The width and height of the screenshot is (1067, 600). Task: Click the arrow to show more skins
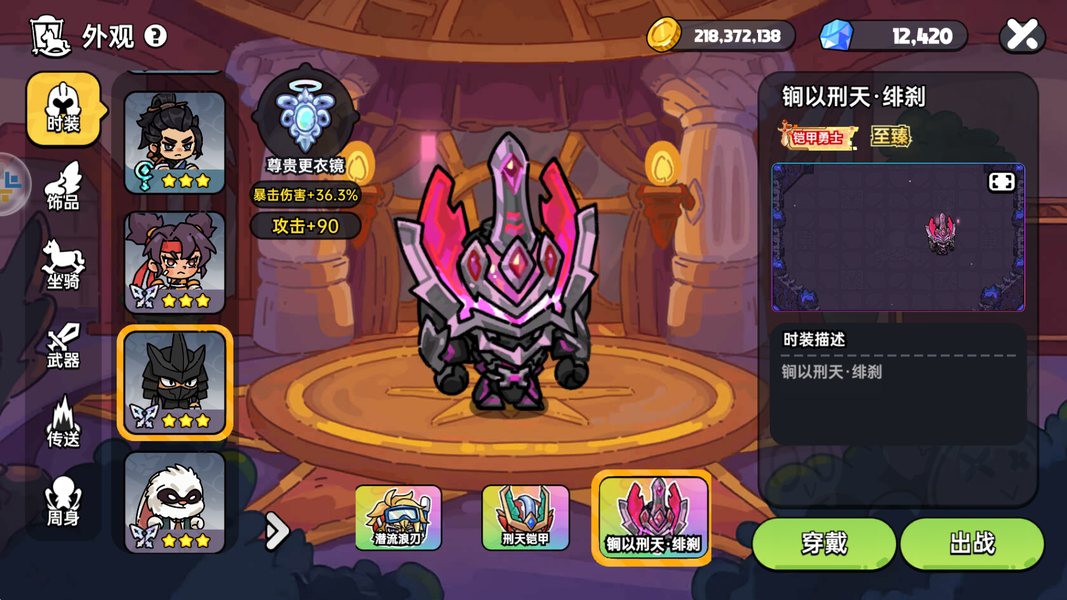tap(277, 531)
